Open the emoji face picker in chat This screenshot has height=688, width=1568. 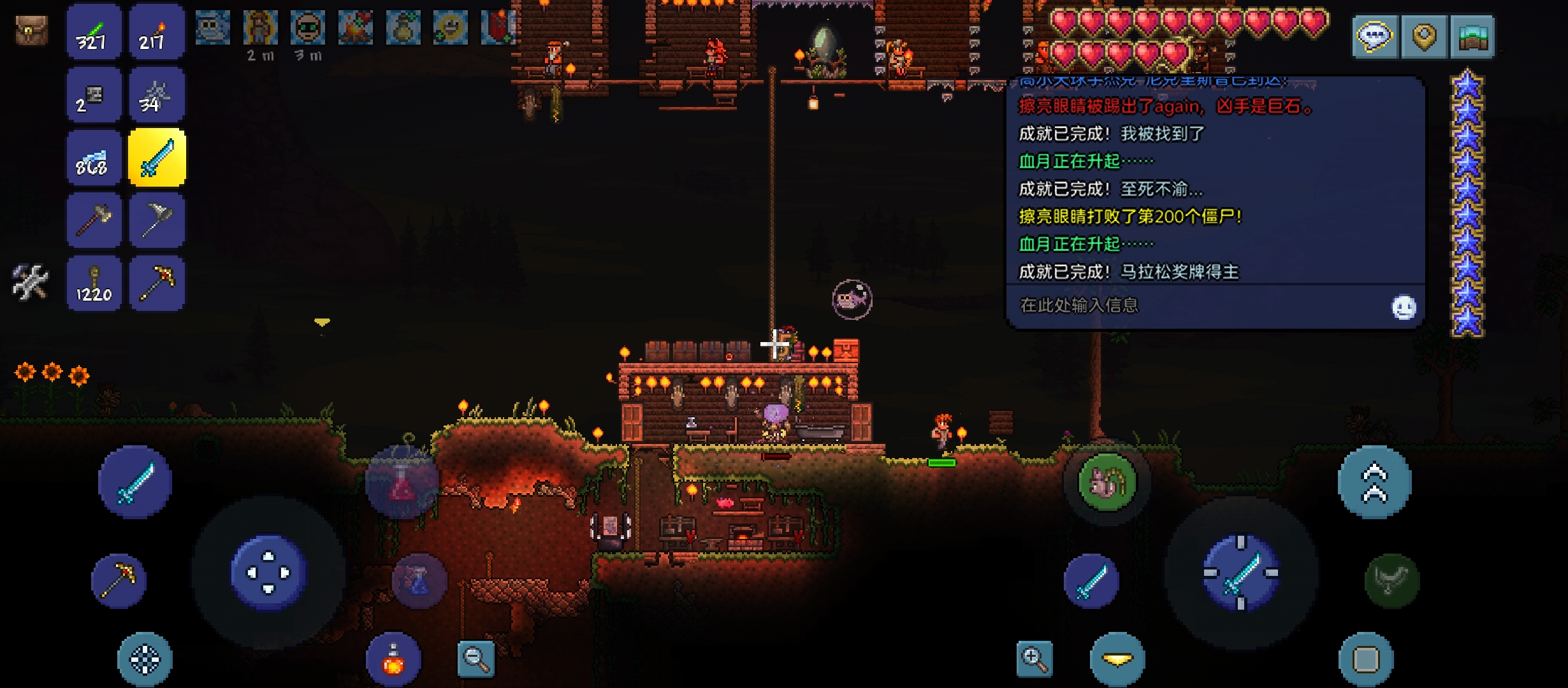(1403, 308)
